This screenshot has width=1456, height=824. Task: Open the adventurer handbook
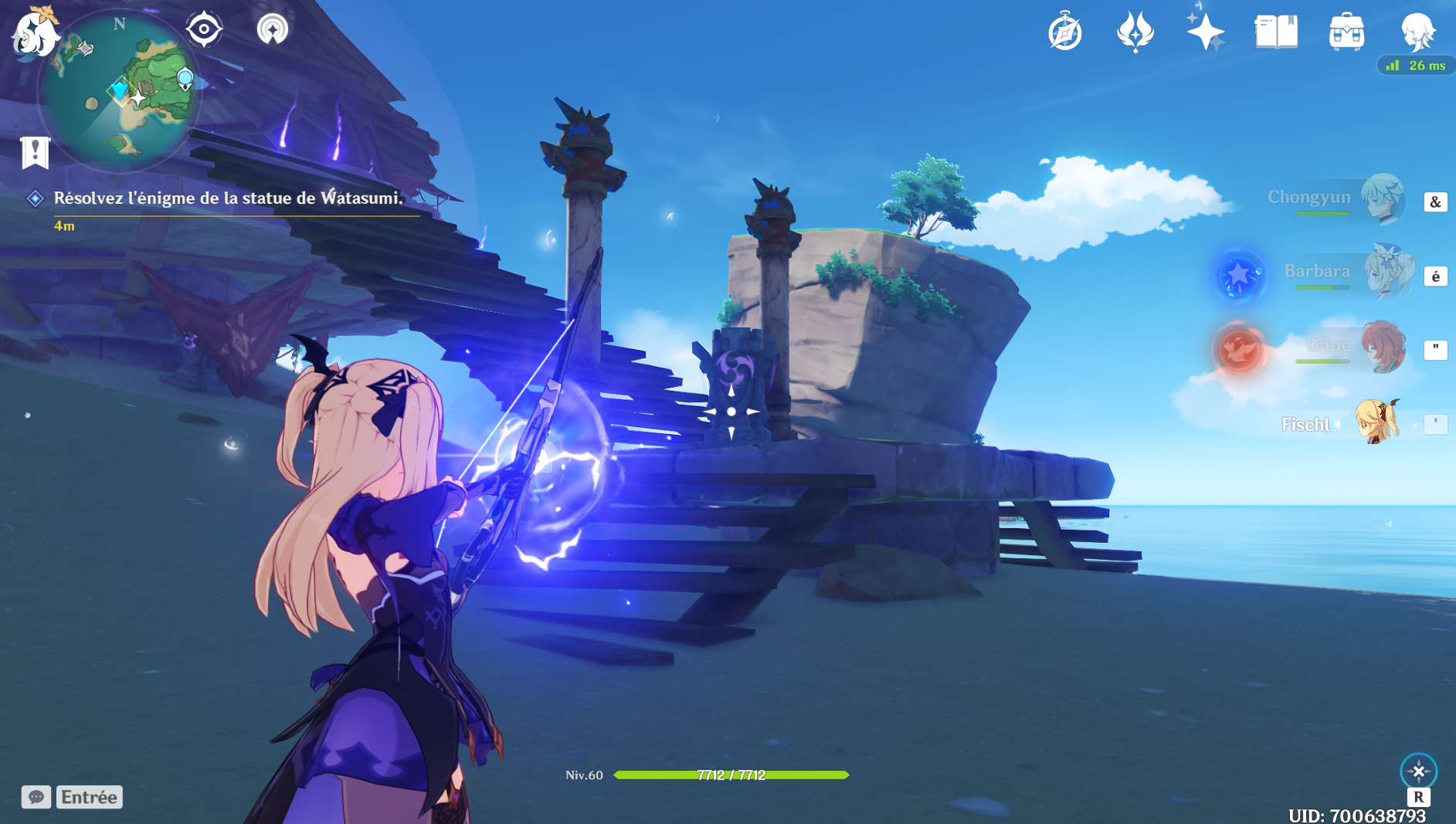(x=1276, y=32)
